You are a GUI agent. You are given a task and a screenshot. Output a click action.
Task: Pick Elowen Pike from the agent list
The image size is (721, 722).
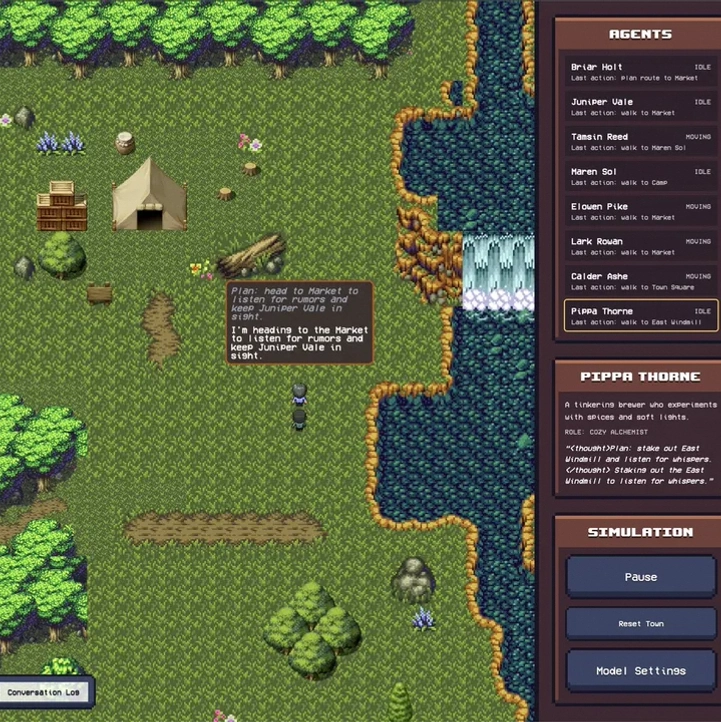point(640,212)
